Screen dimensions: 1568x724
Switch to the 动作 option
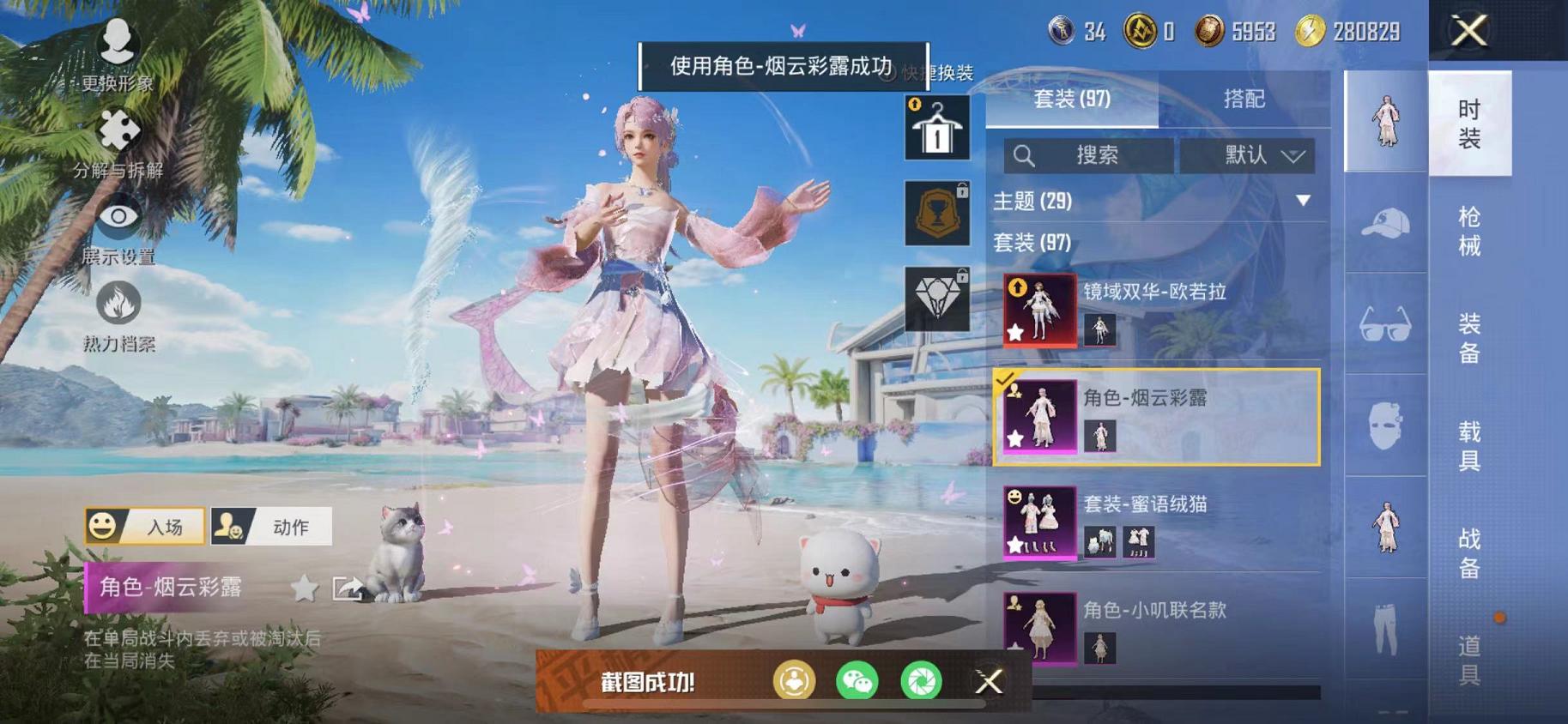point(271,526)
